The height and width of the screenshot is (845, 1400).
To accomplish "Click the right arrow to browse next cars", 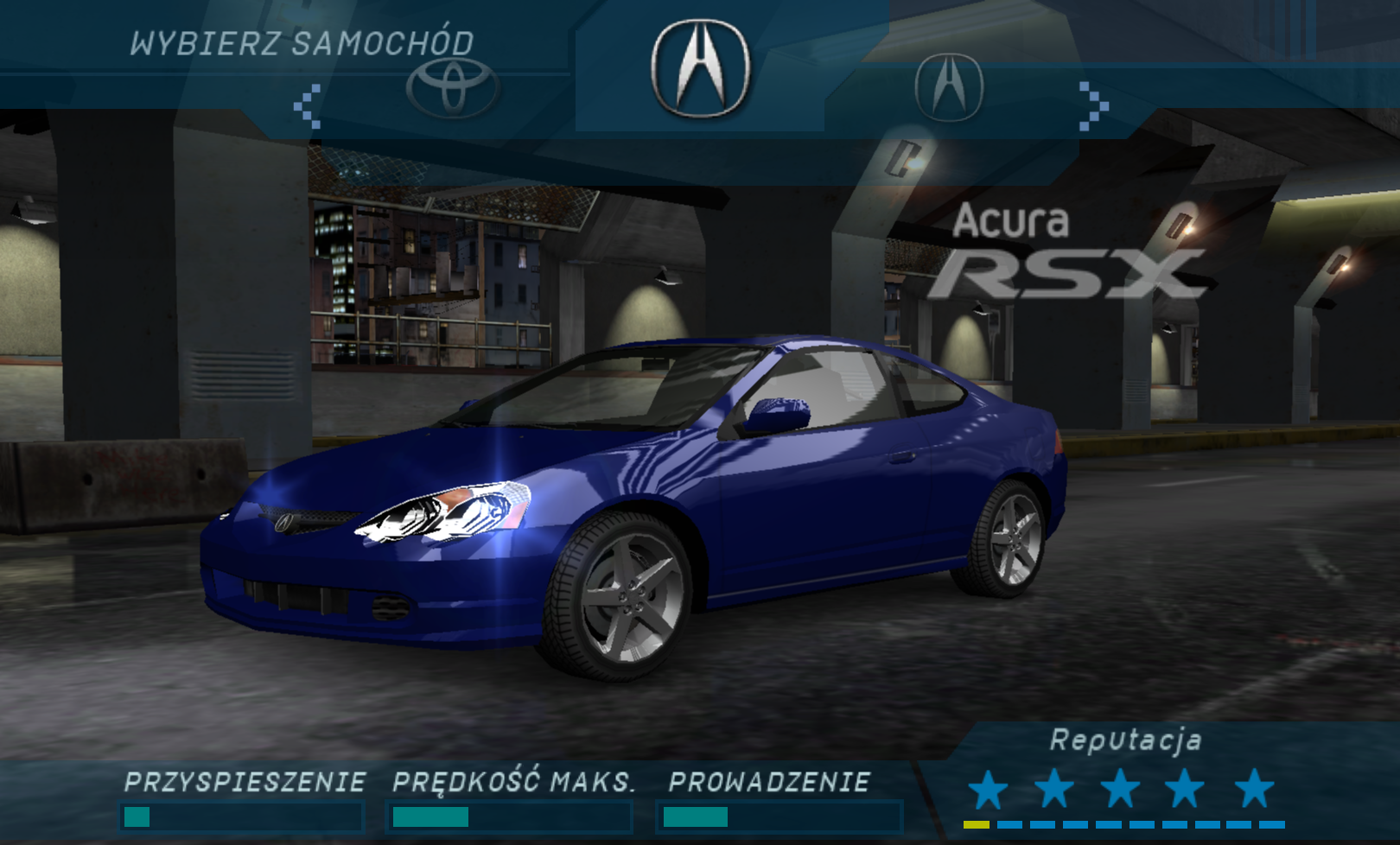I will tap(1093, 106).
